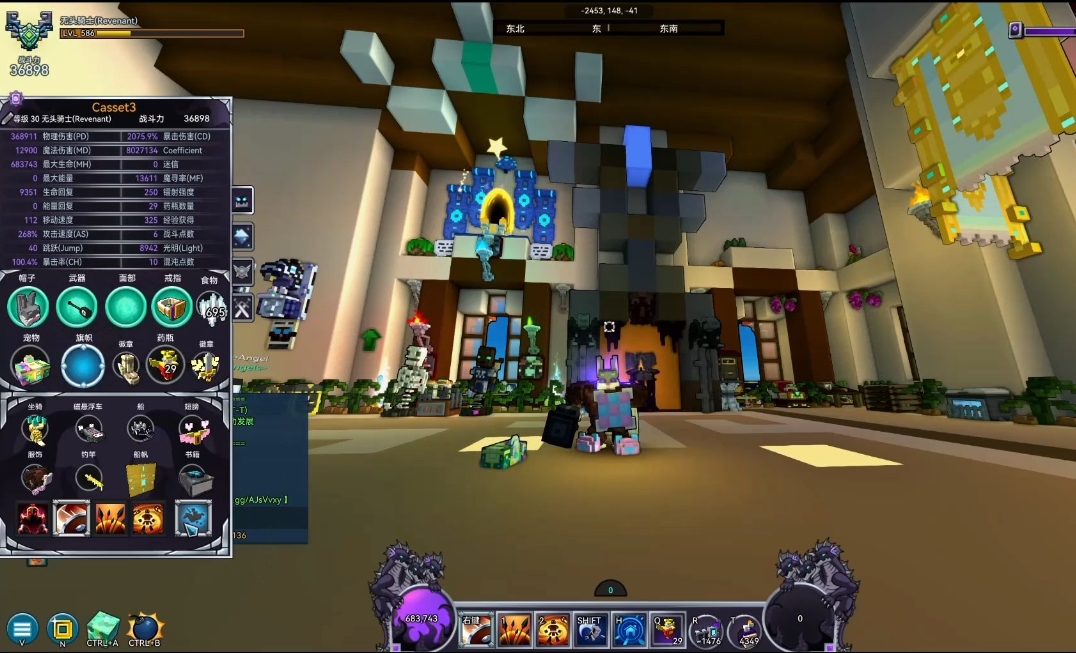The height and width of the screenshot is (653, 1076).
Task: Use the blue home teleport ability
Action: coord(629,629)
